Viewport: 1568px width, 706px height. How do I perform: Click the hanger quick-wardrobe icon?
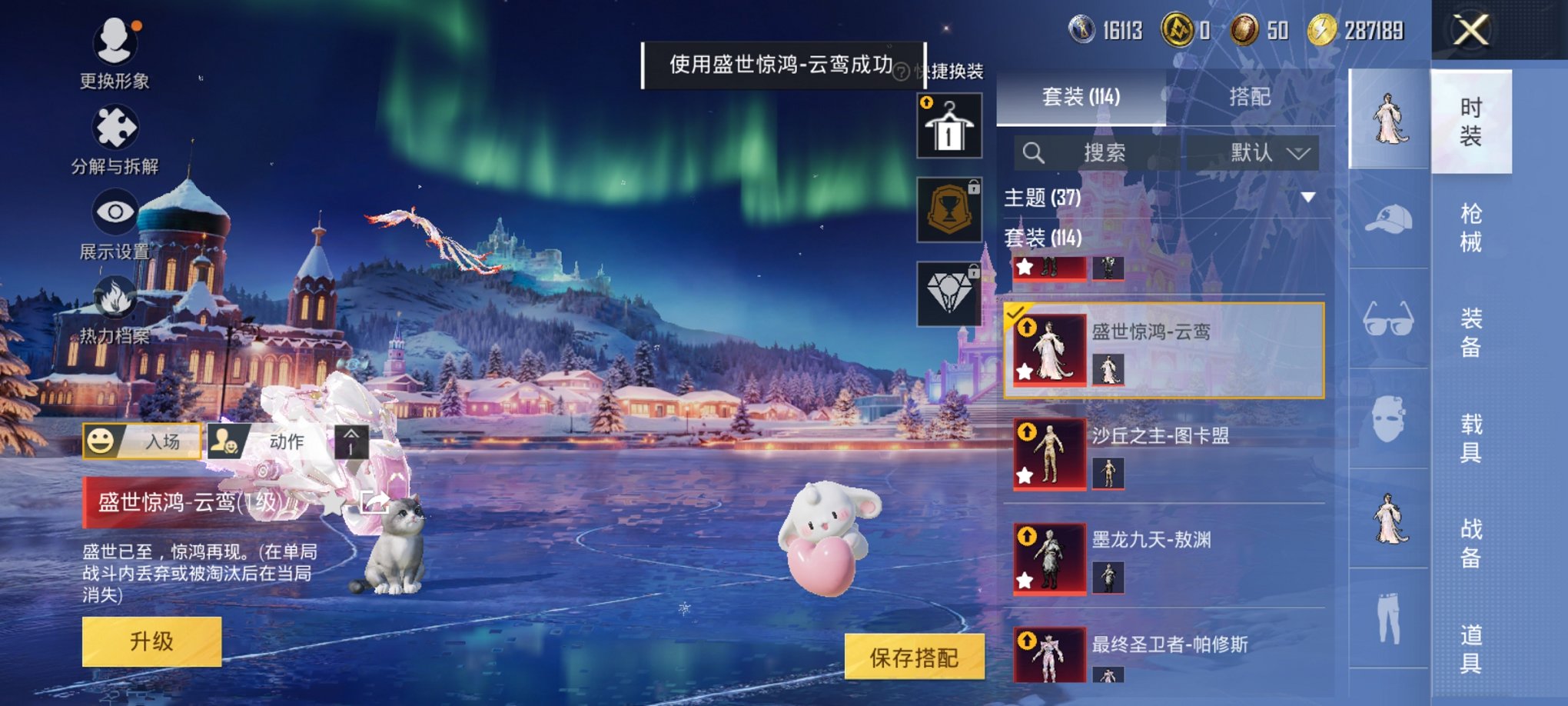949,125
